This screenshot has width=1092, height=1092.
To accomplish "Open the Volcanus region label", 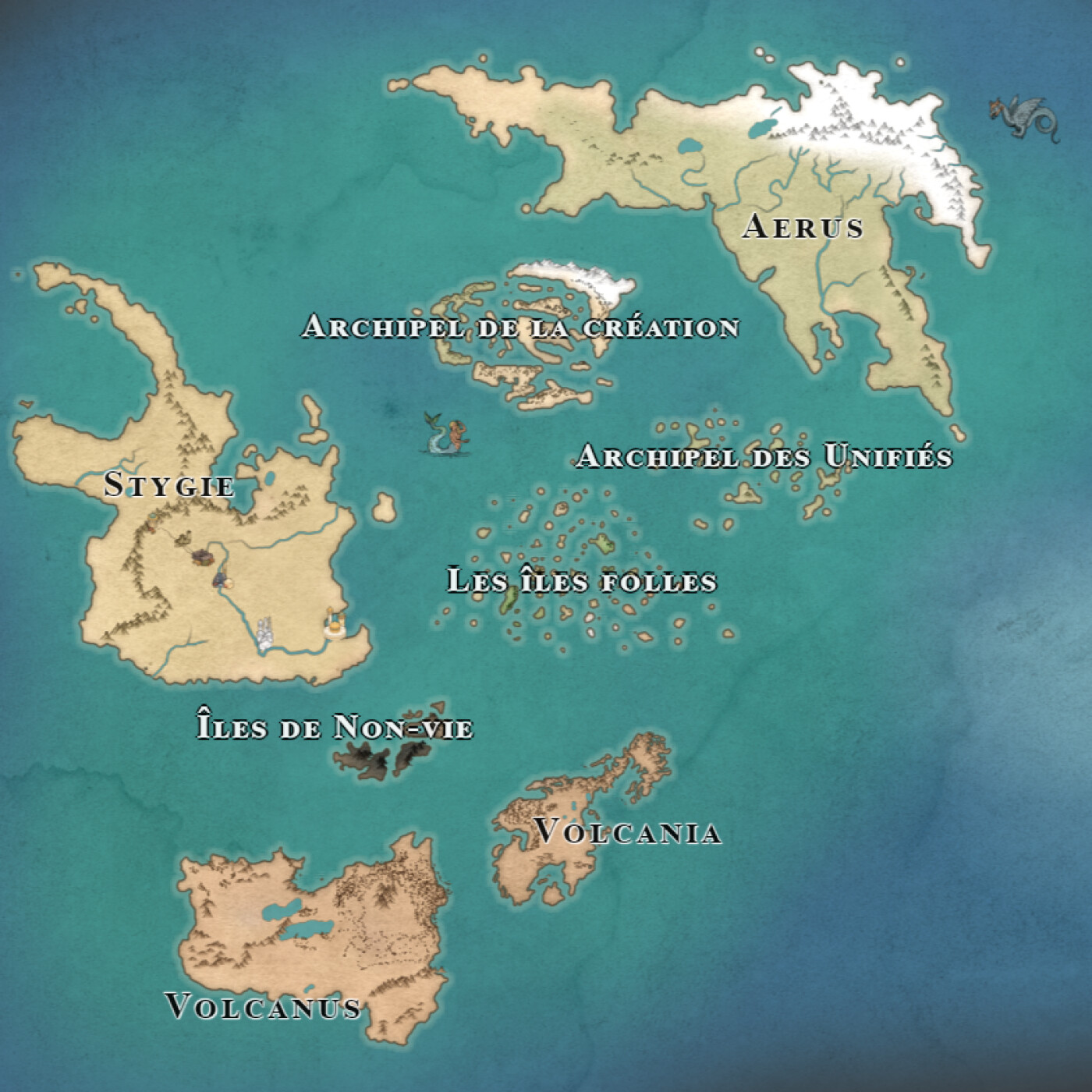I will pyautogui.click(x=264, y=1006).
